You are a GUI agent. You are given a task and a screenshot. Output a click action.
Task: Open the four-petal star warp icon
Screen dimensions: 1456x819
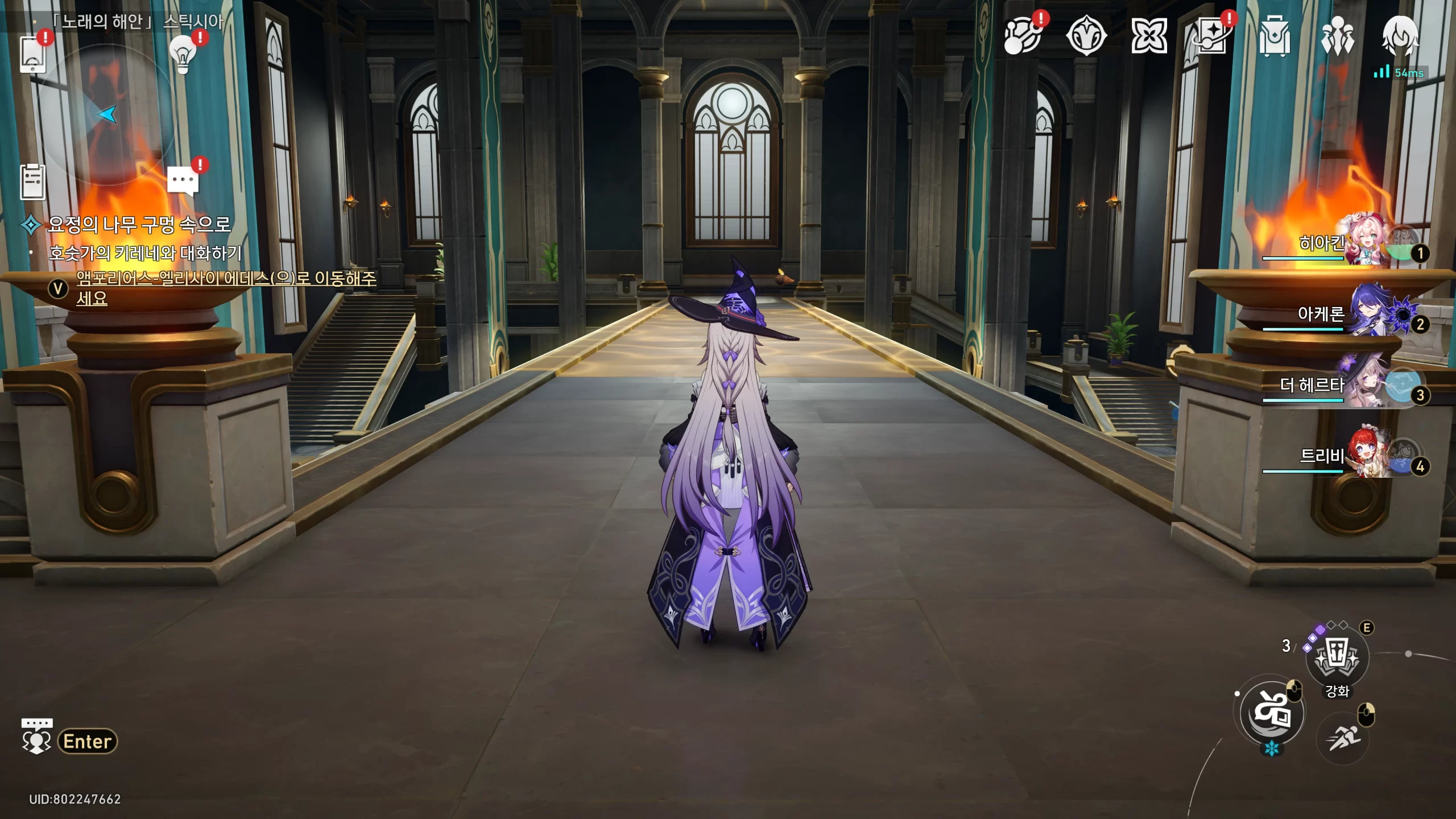(x=1149, y=36)
